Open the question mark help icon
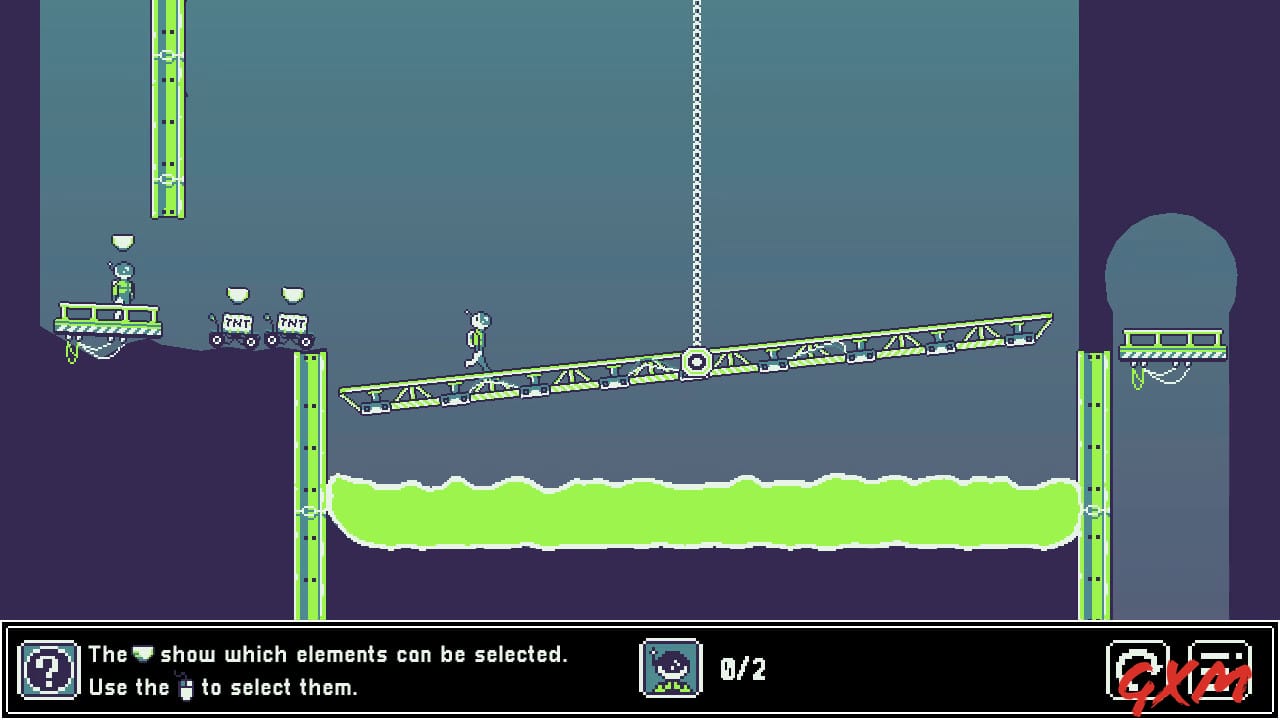This screenshot has height=720, width=1280. (x=47, y=668)
